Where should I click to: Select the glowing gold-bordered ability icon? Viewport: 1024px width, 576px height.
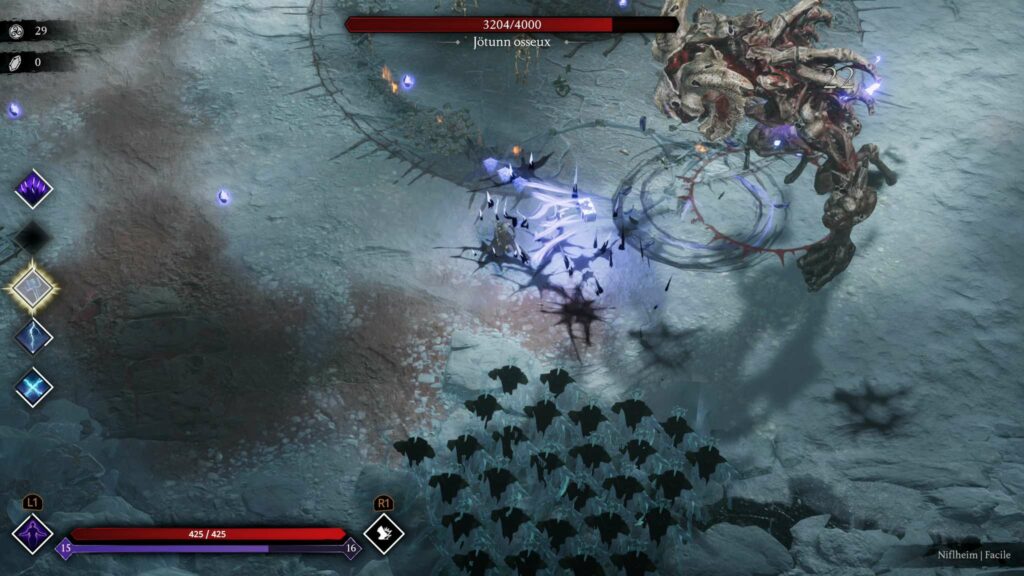pos(33,287)
